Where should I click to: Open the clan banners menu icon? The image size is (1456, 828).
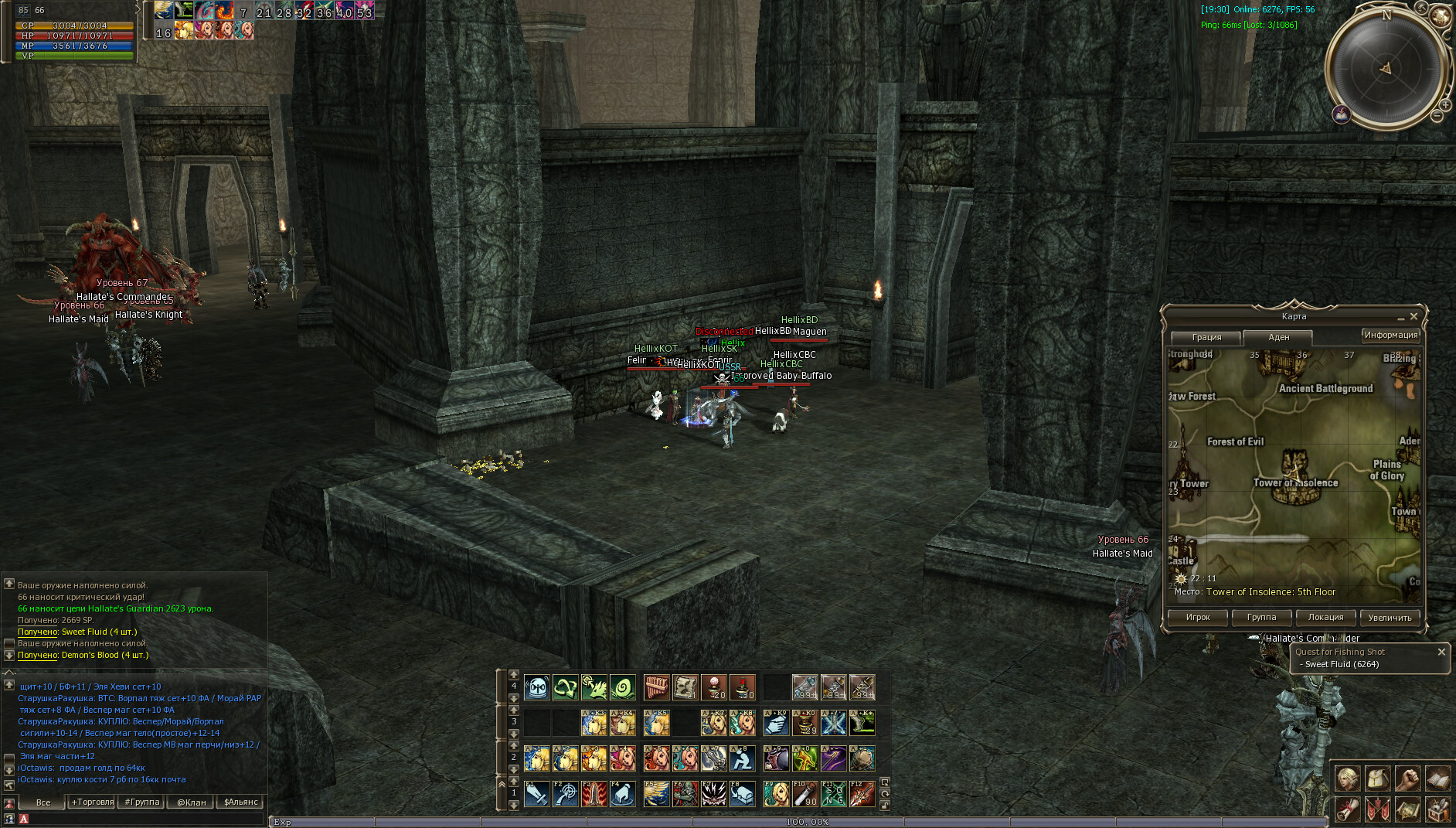(1377, 809)
